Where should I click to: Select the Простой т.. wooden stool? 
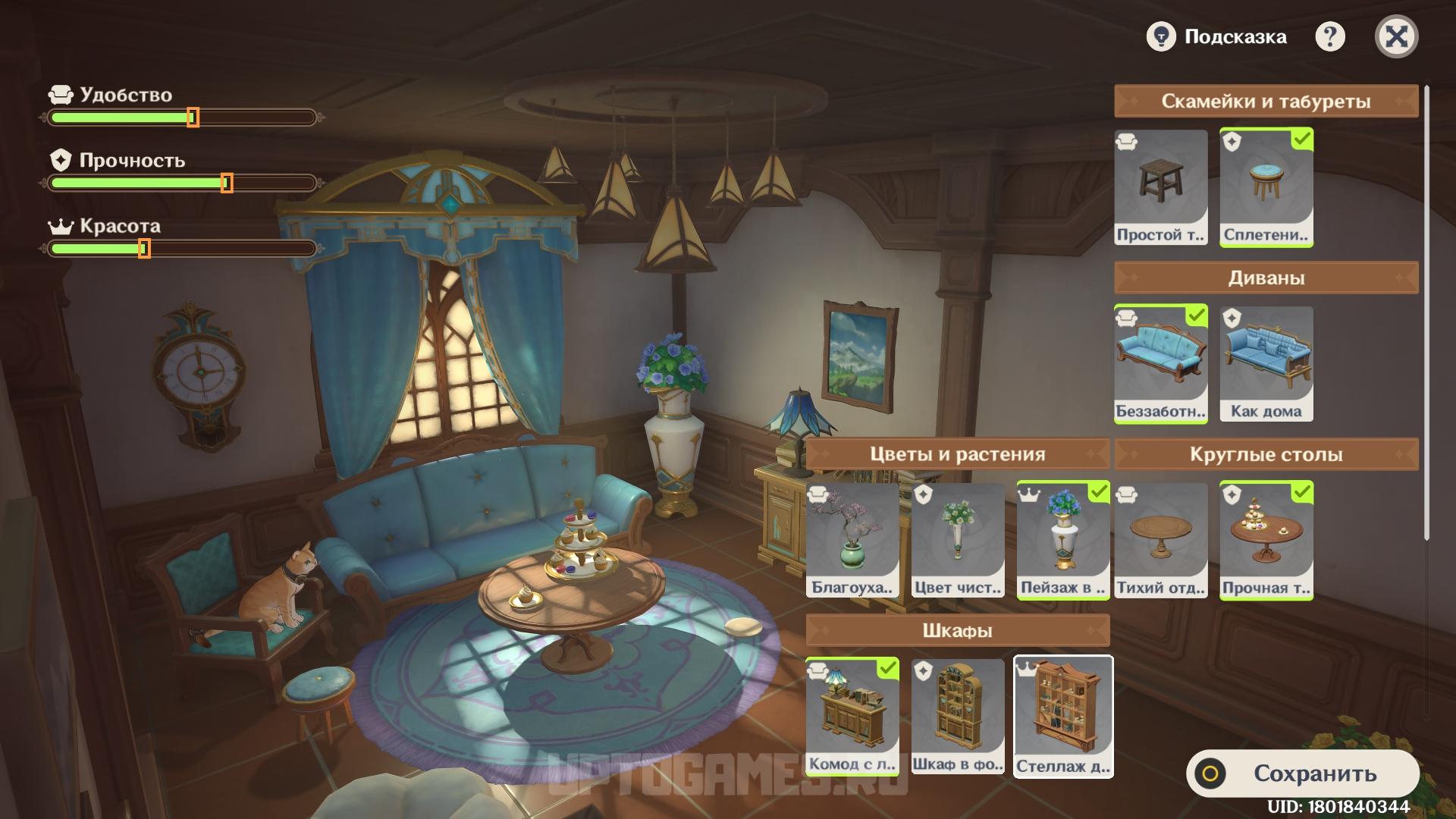click(1160, 187)
